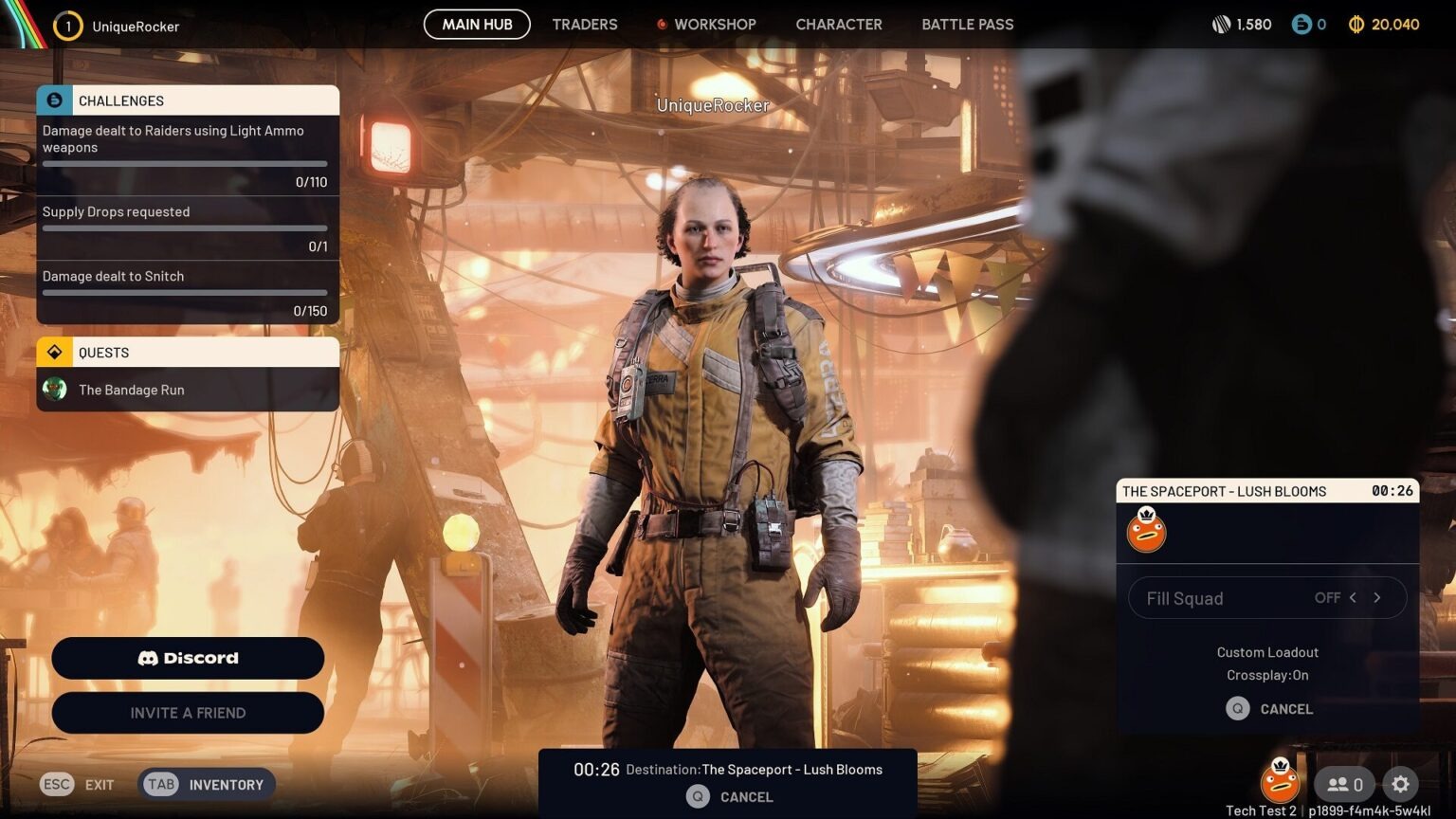This screenshot has width=1456, height=819.
Task: View the Battle Pass tab
Action: point(967,25)
